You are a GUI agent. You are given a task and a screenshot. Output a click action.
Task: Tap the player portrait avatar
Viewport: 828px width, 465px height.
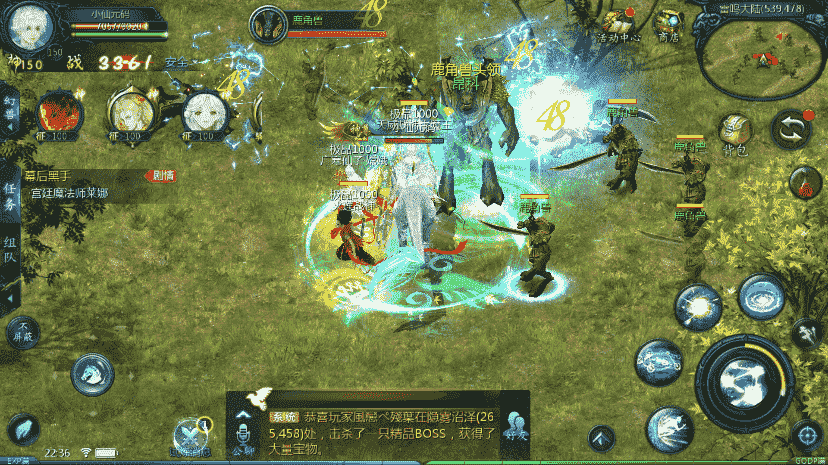(x=30, y=27)
